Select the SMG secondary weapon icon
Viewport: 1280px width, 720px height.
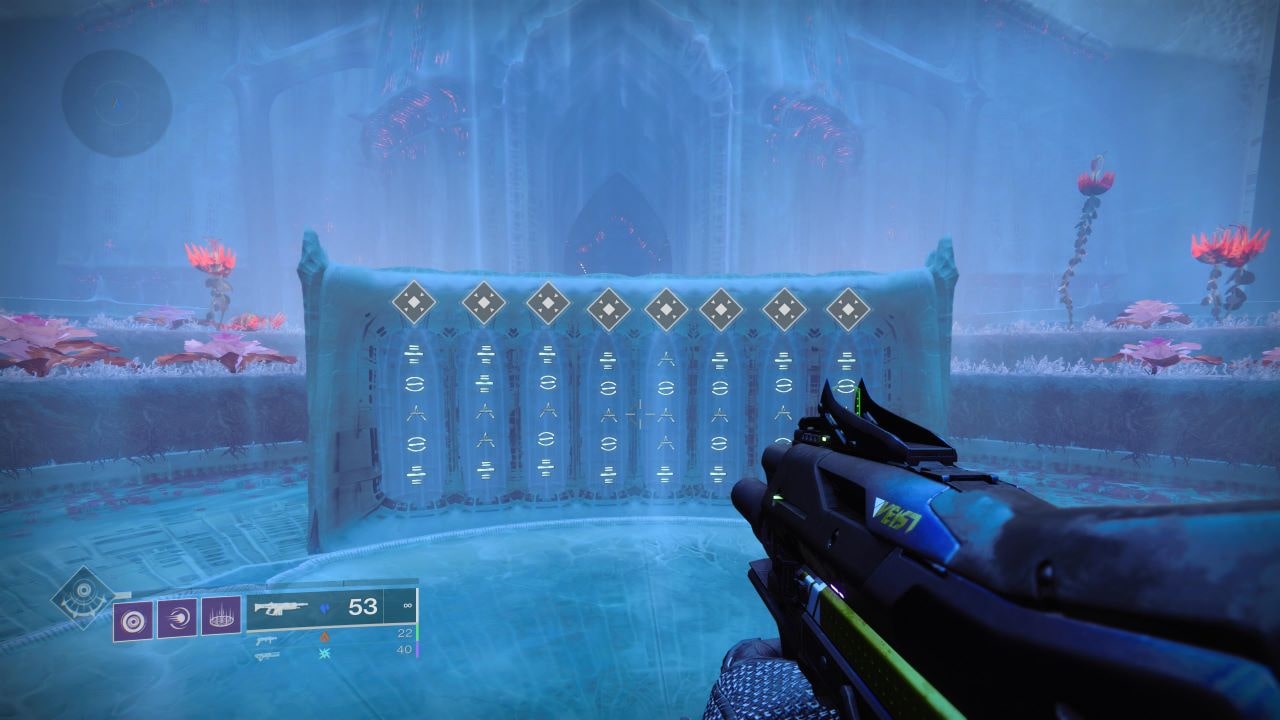tap(266, 640)
